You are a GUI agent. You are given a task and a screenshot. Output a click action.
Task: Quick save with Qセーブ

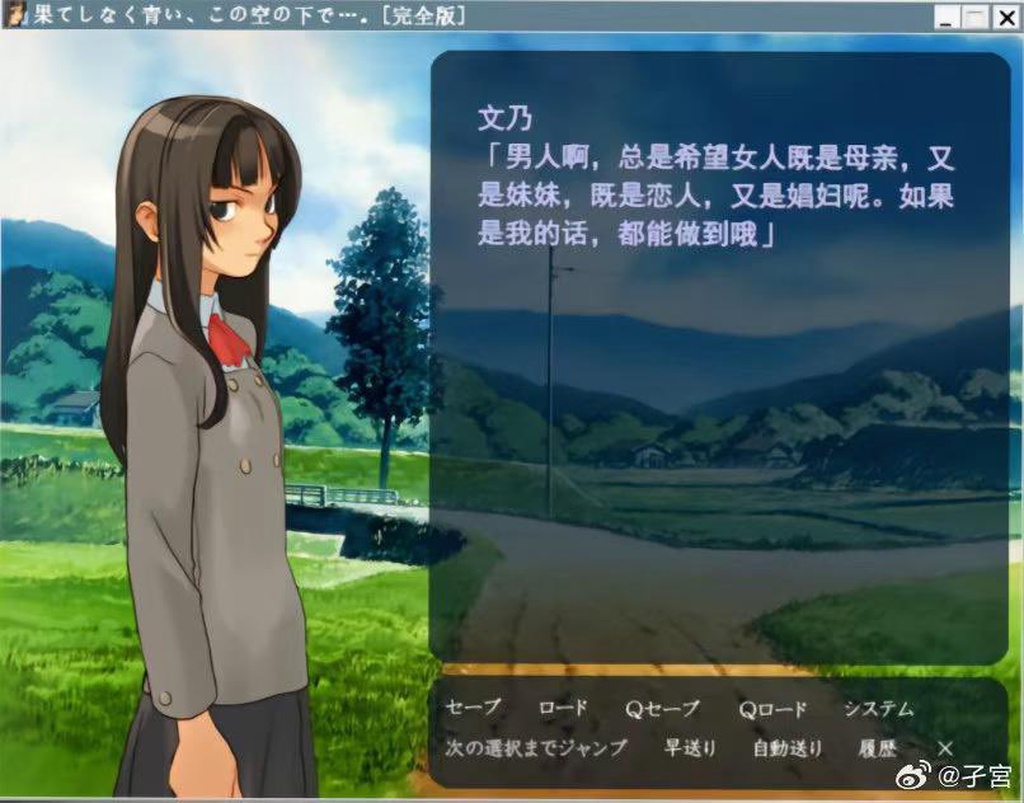click(x=663, y=709)
